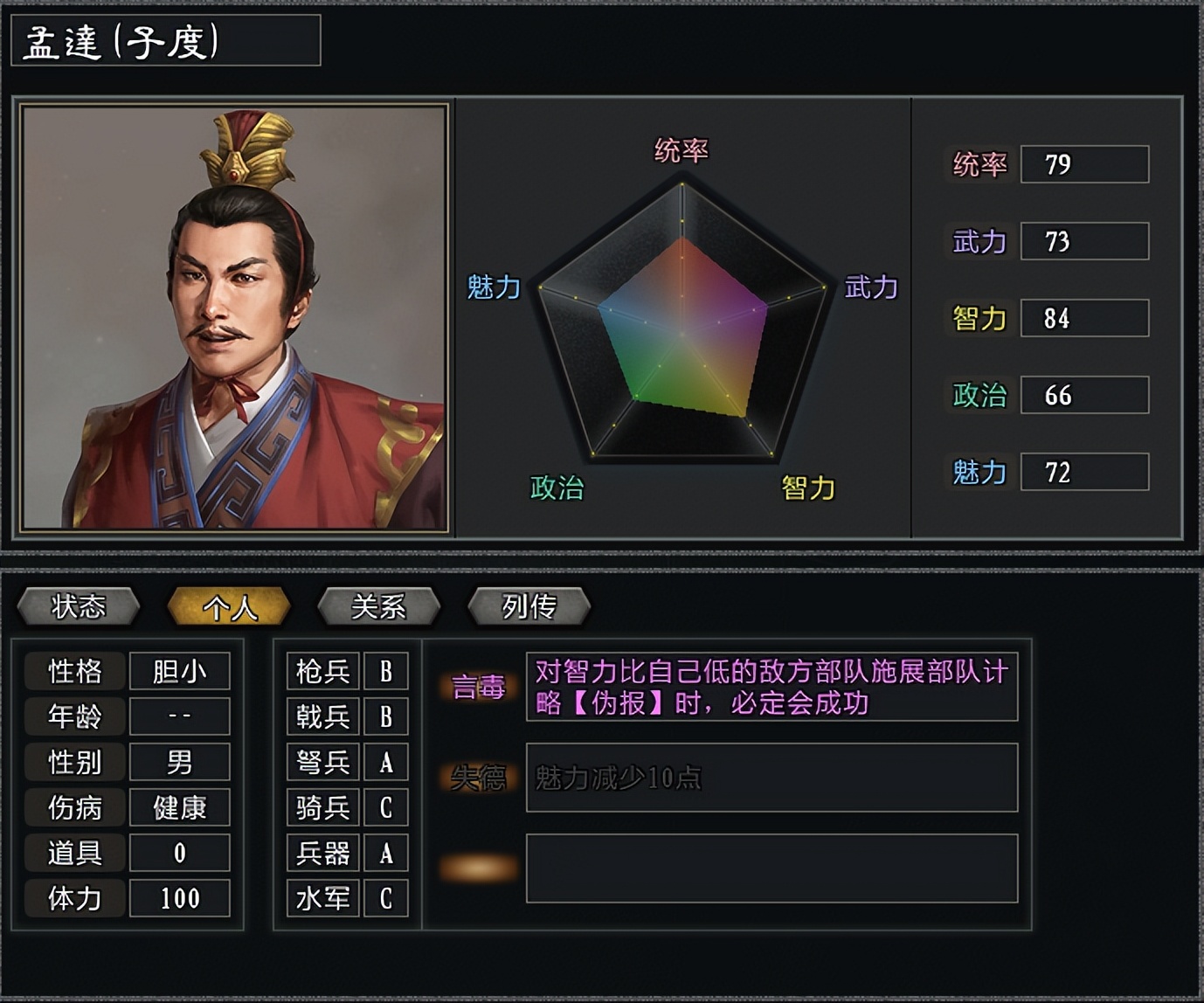Select the 性别 field showing 男
The width and height of the screenshot is (1204, 1003).
[x=179, y=762]
